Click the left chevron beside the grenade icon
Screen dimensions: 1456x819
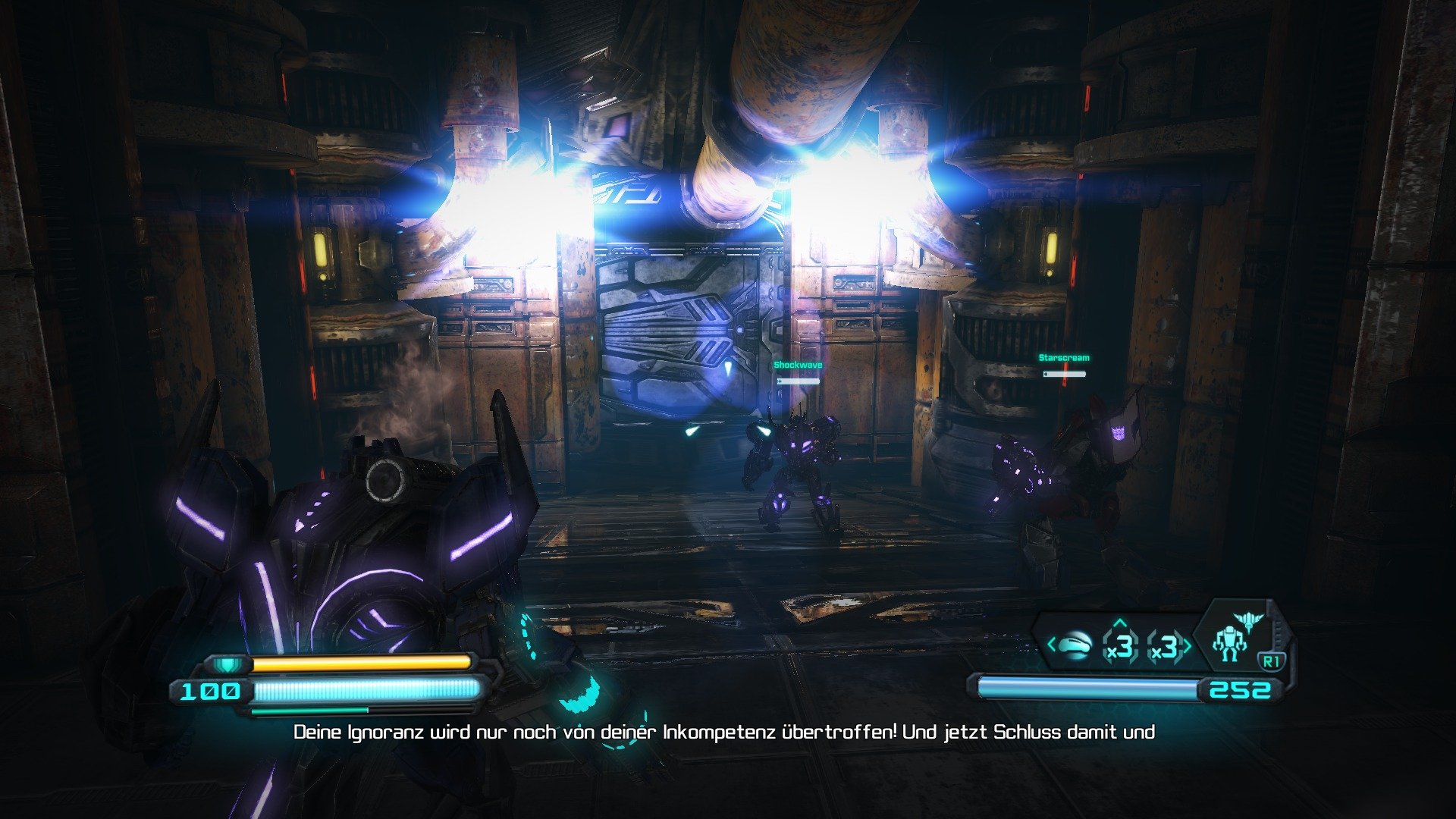[1051, 645]
